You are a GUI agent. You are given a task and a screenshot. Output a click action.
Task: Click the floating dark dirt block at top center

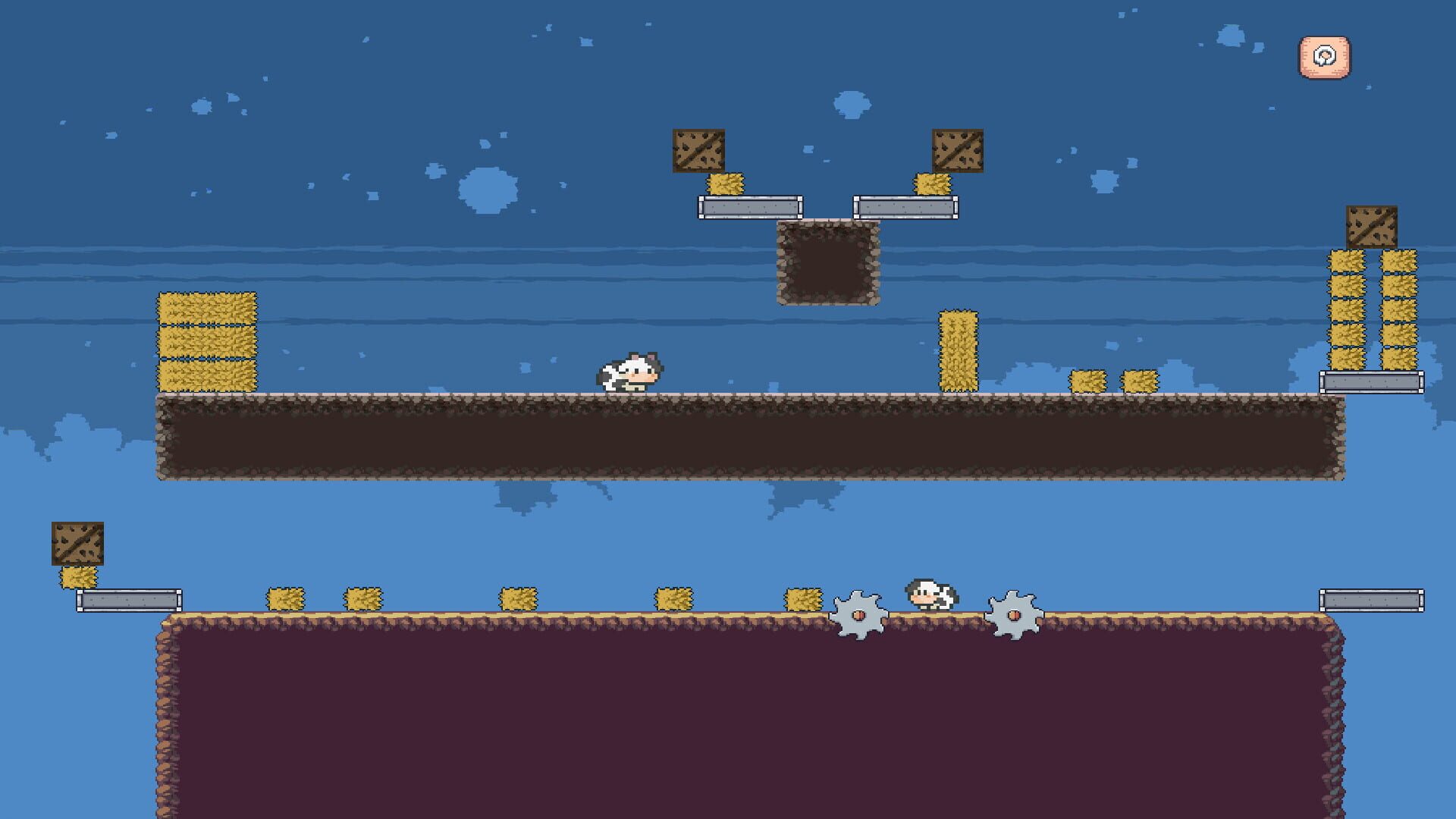pyautogui.click(x=827, y=263)
